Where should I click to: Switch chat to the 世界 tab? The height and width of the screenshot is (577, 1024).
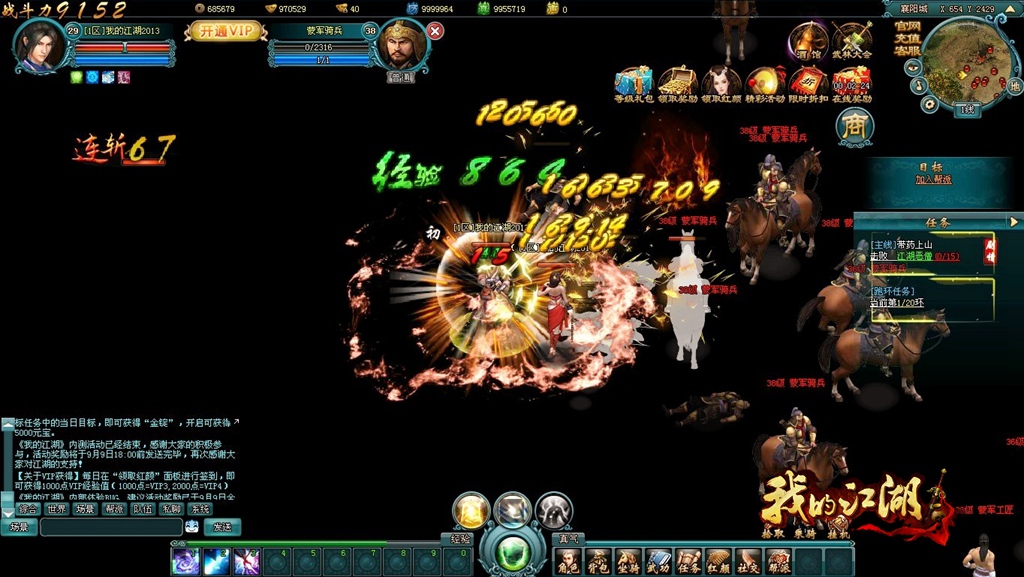tap(57, 509)
